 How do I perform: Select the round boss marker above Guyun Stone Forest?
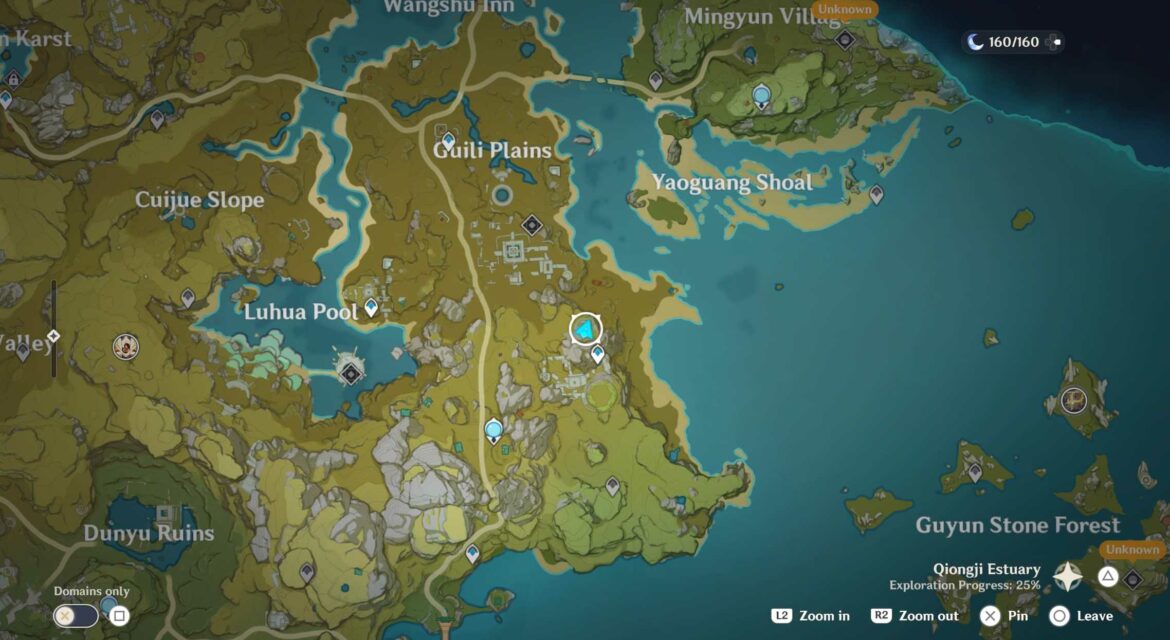tap(1074, 400)
